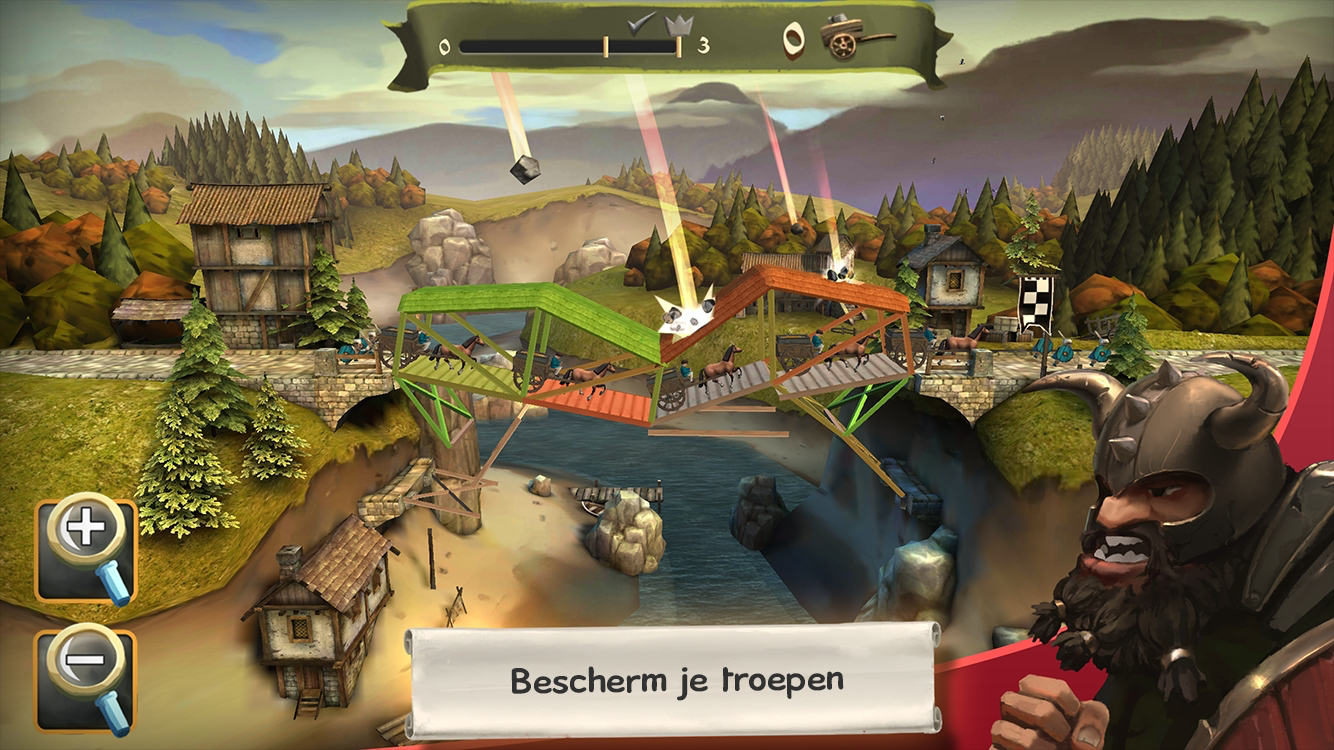Zoom in with the plus magnifier button
The image size is (1334, 750).
coord(86,549)
